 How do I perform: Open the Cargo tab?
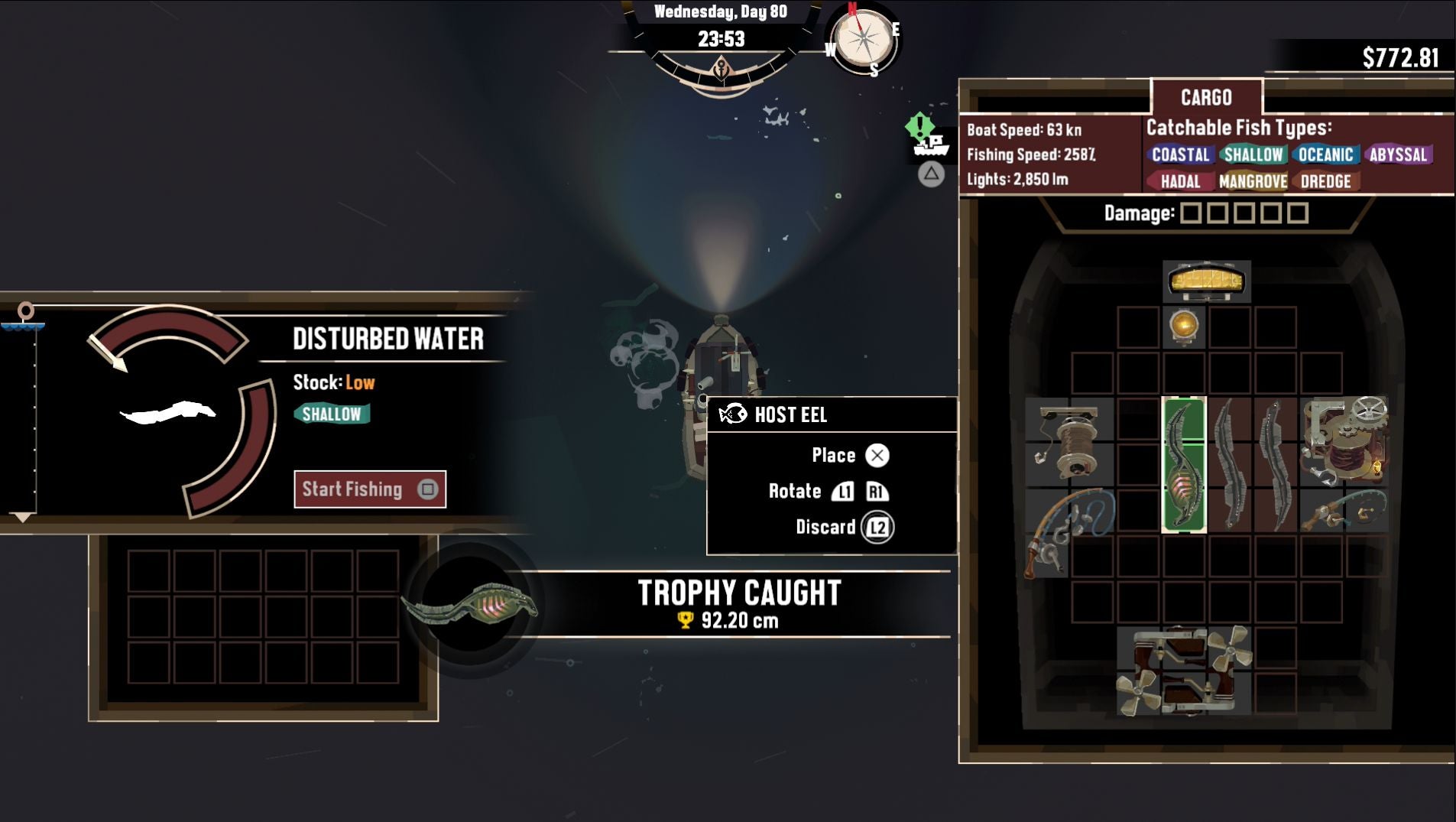click(1206, 98)
